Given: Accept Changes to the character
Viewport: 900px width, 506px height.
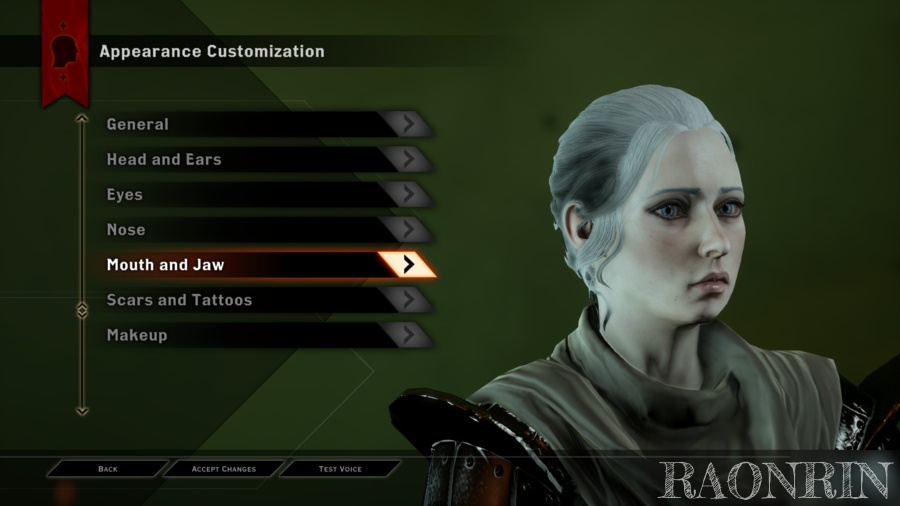Looking at the screenshot, I should pos(224,469).
